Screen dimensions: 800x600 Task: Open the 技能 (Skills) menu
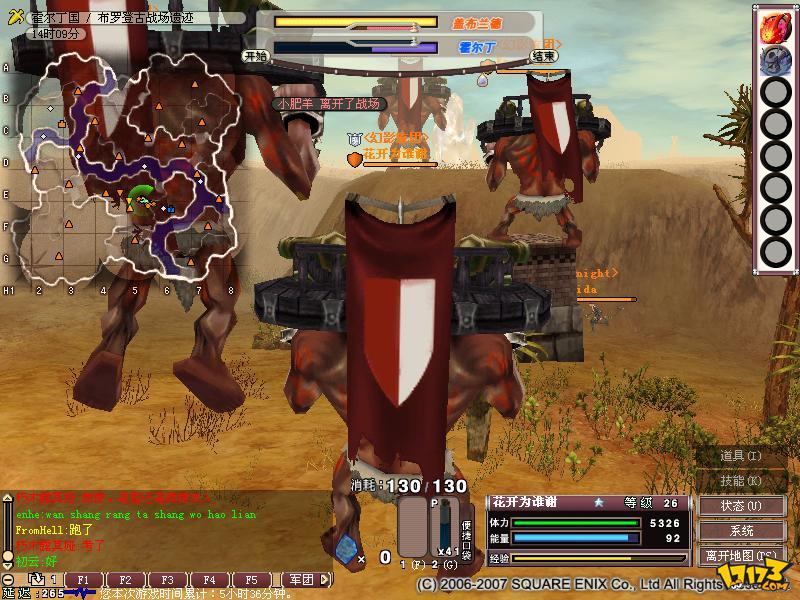pos(741,481)
